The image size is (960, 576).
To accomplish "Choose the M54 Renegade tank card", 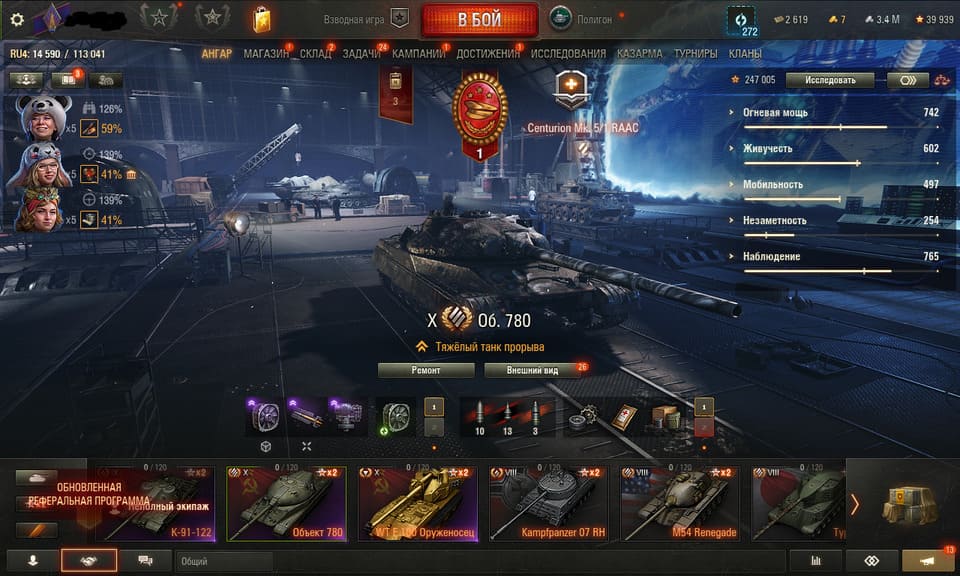I will pyautogui.click(x=680, y=503).
